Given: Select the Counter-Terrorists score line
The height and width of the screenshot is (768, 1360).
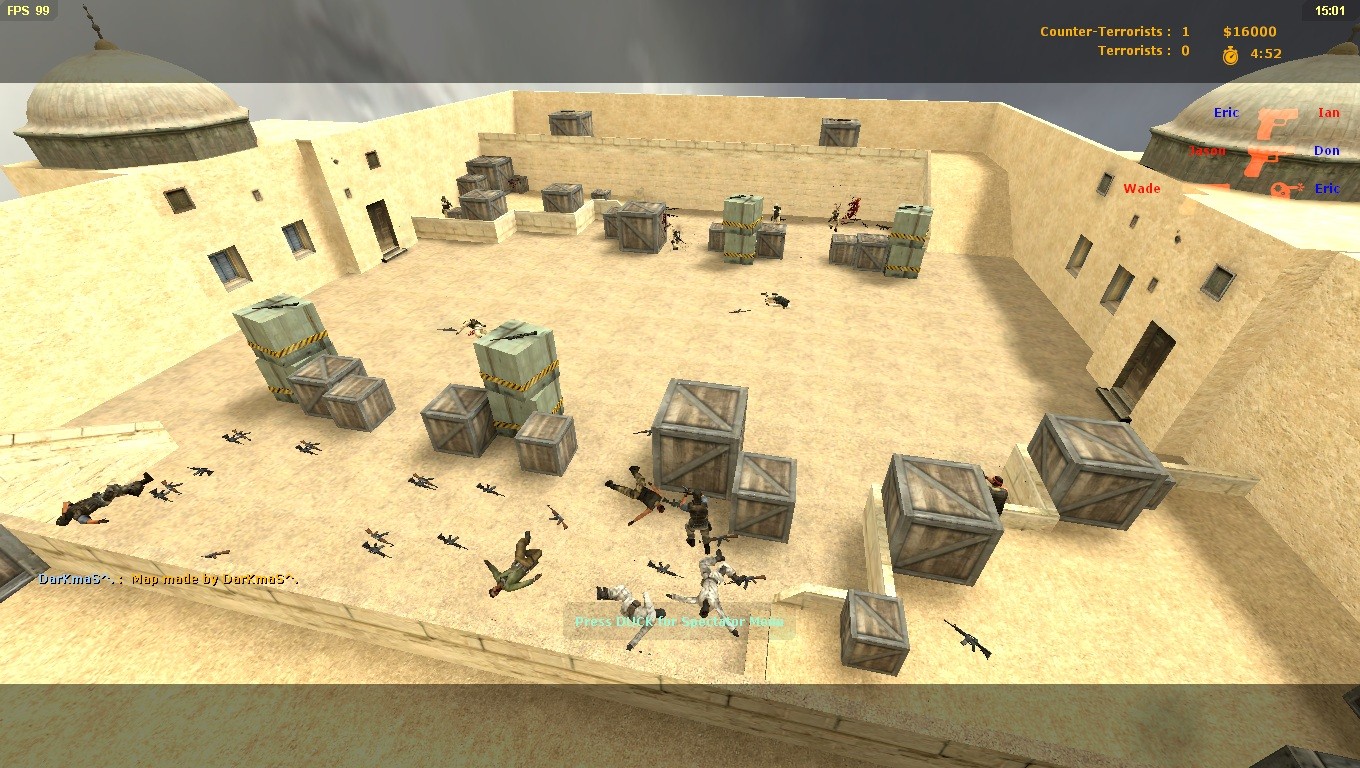Looking at the screenshot, I should 1115,31.
